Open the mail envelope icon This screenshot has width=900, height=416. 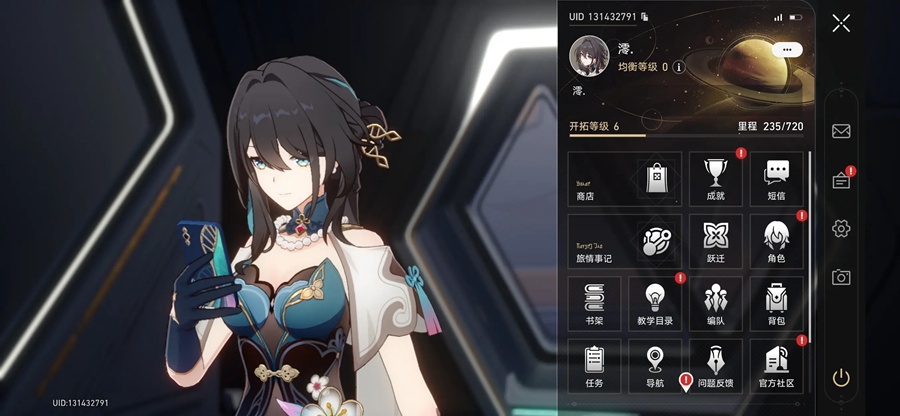coord(841,131)
